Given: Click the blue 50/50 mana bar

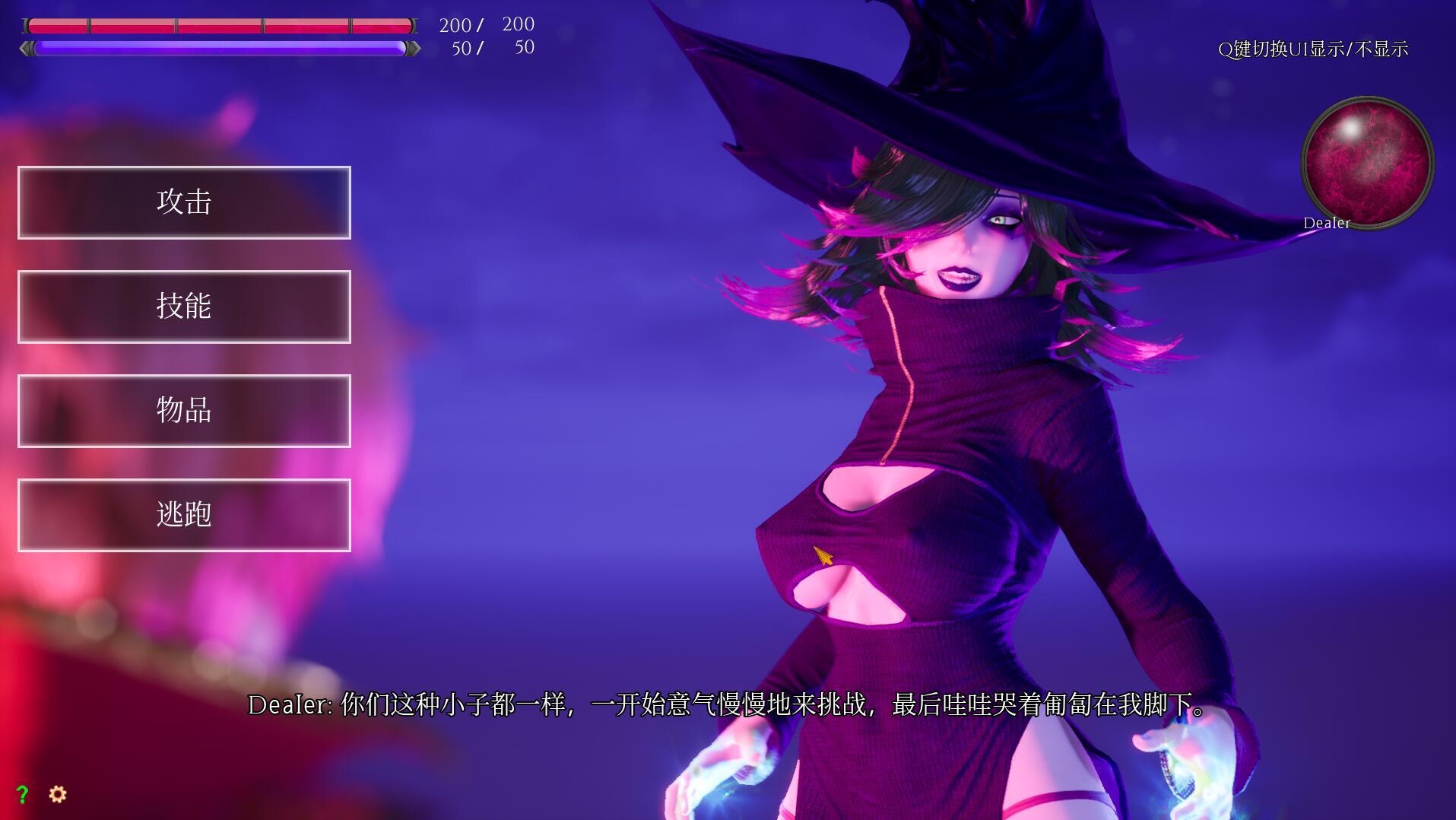Looking at the screenshot, I should [x=220, y=48].
